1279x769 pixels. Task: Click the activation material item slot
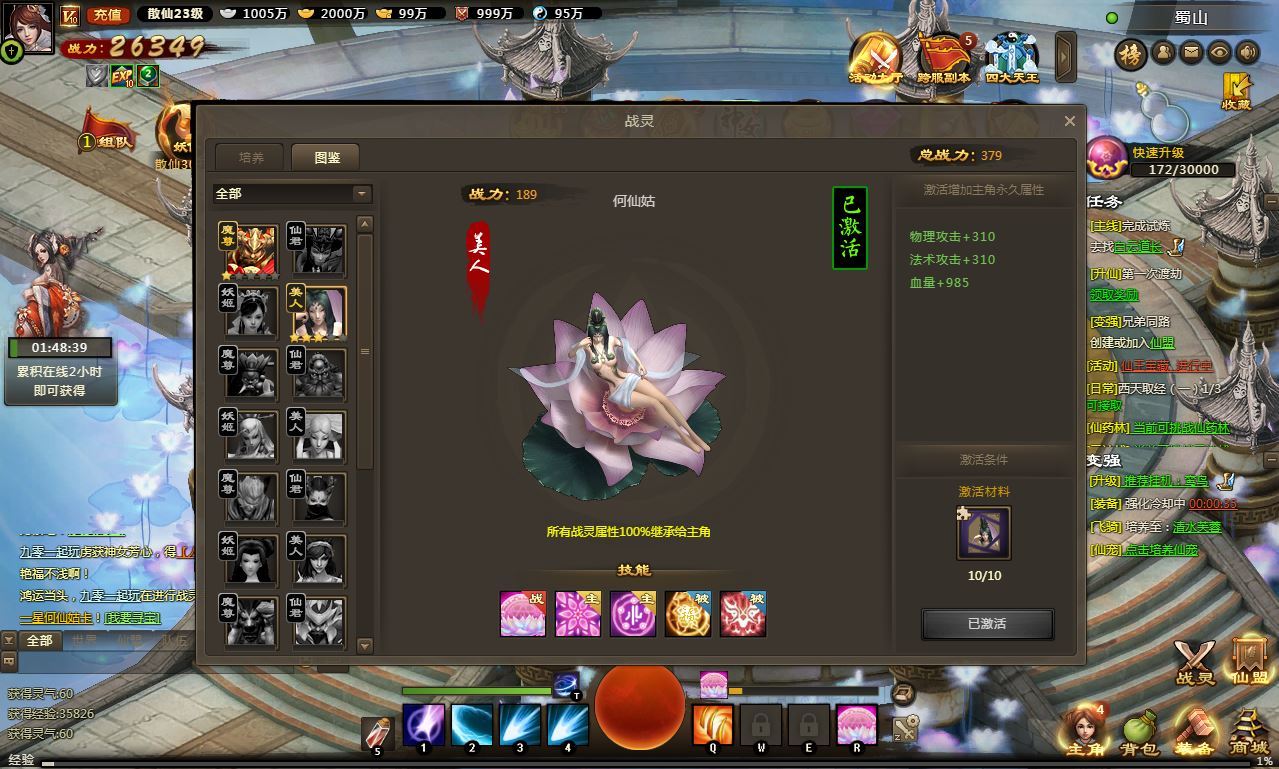[x=984, y=533]
